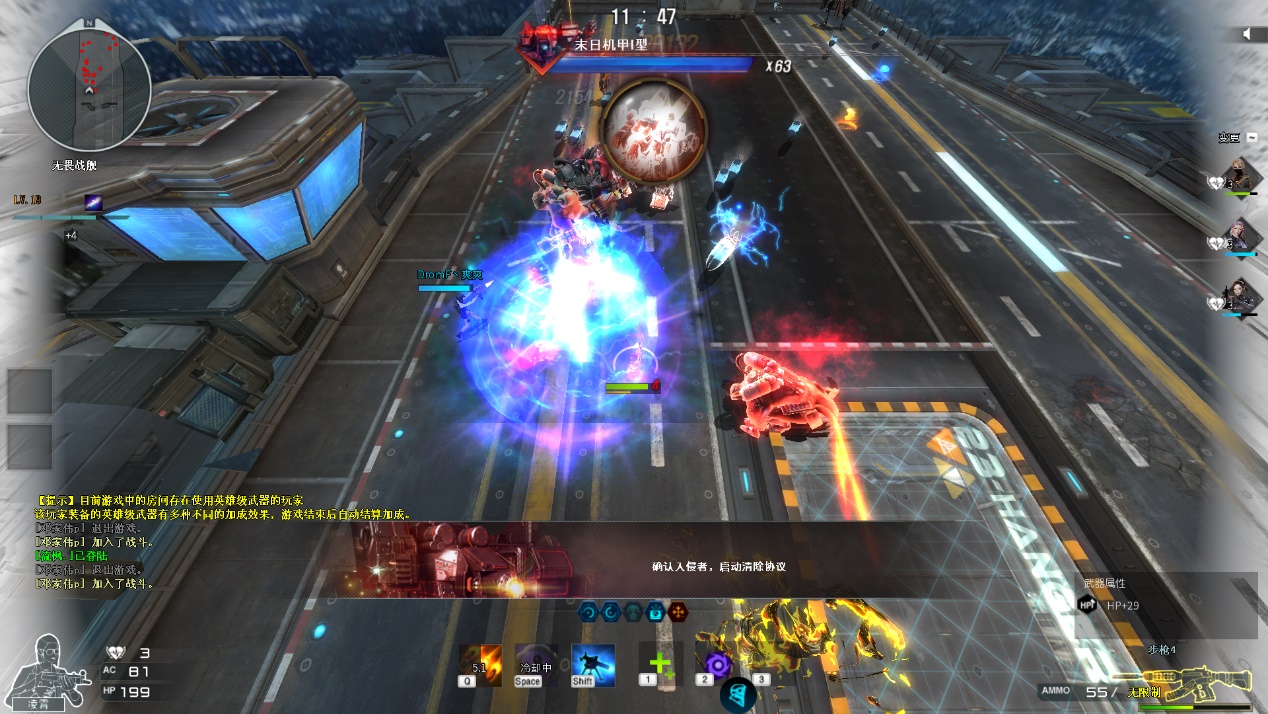Viewport: 1268px width, 714px height.
Task: Use the green plus healing item
Action: tap(660, 663)
